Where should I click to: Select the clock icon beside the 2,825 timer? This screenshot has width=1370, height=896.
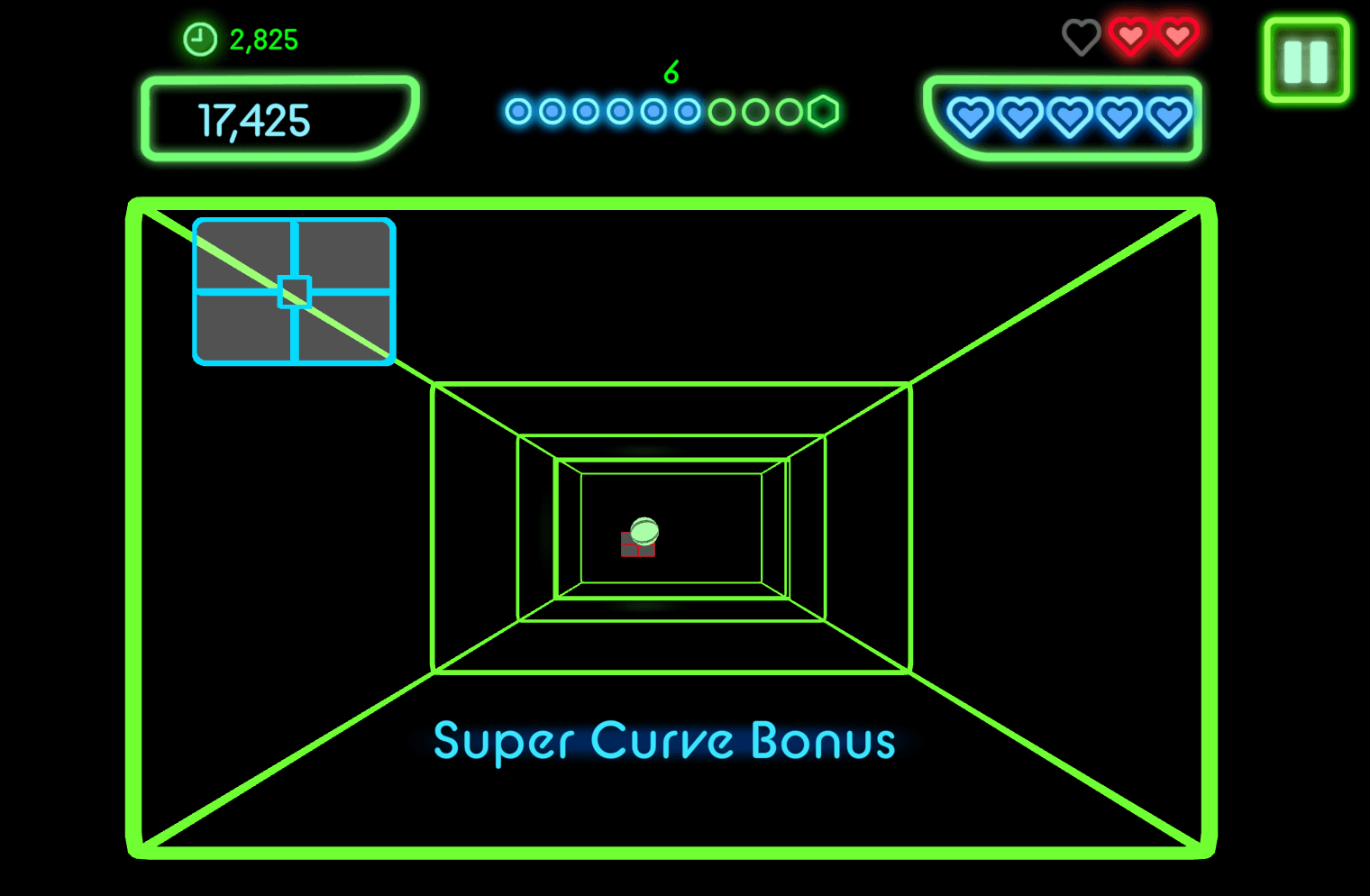(x=199, y=39)
